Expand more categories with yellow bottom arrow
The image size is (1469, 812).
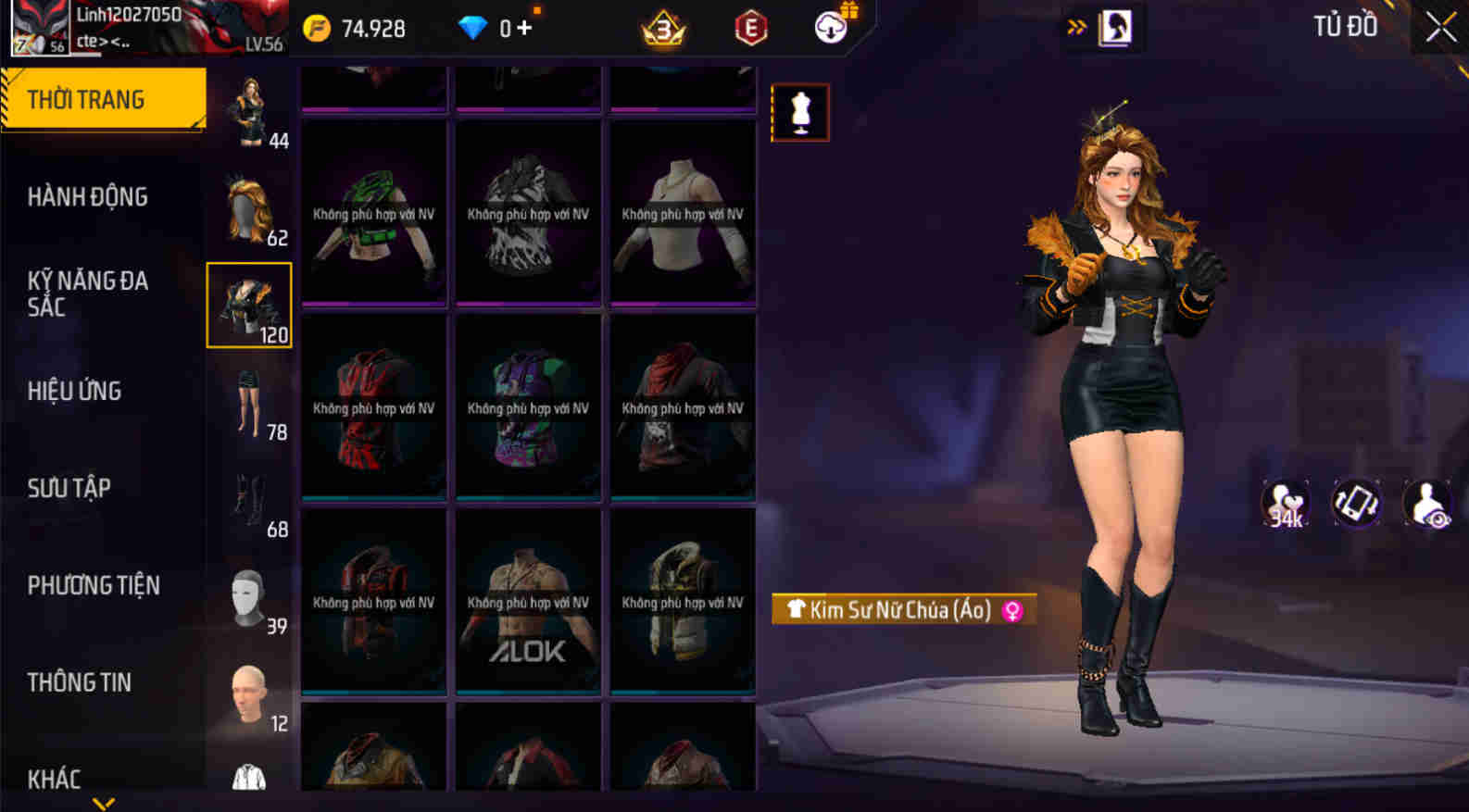[x=105, y=804]
